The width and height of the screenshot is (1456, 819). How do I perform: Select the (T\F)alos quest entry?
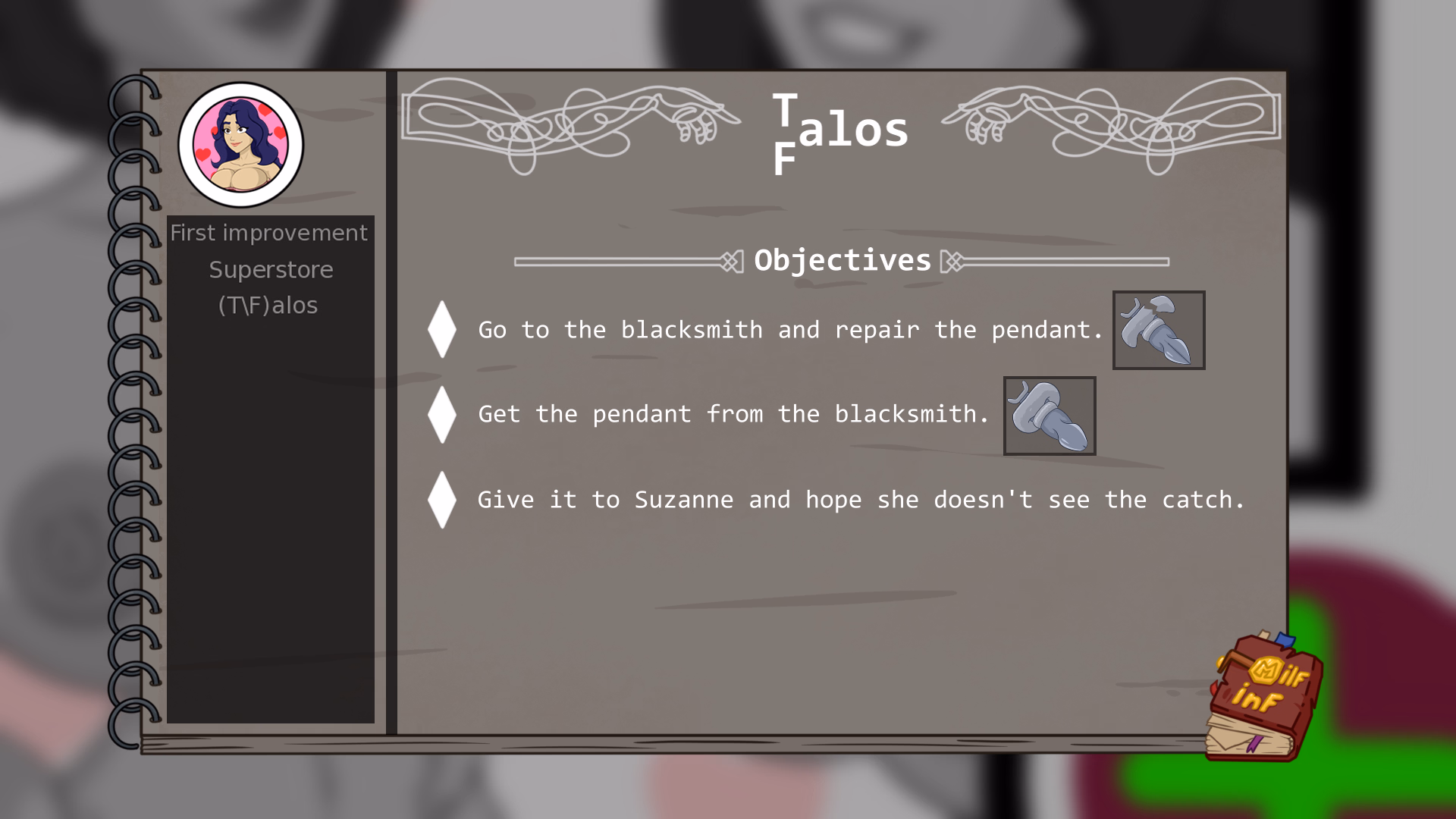coord(269,305)
